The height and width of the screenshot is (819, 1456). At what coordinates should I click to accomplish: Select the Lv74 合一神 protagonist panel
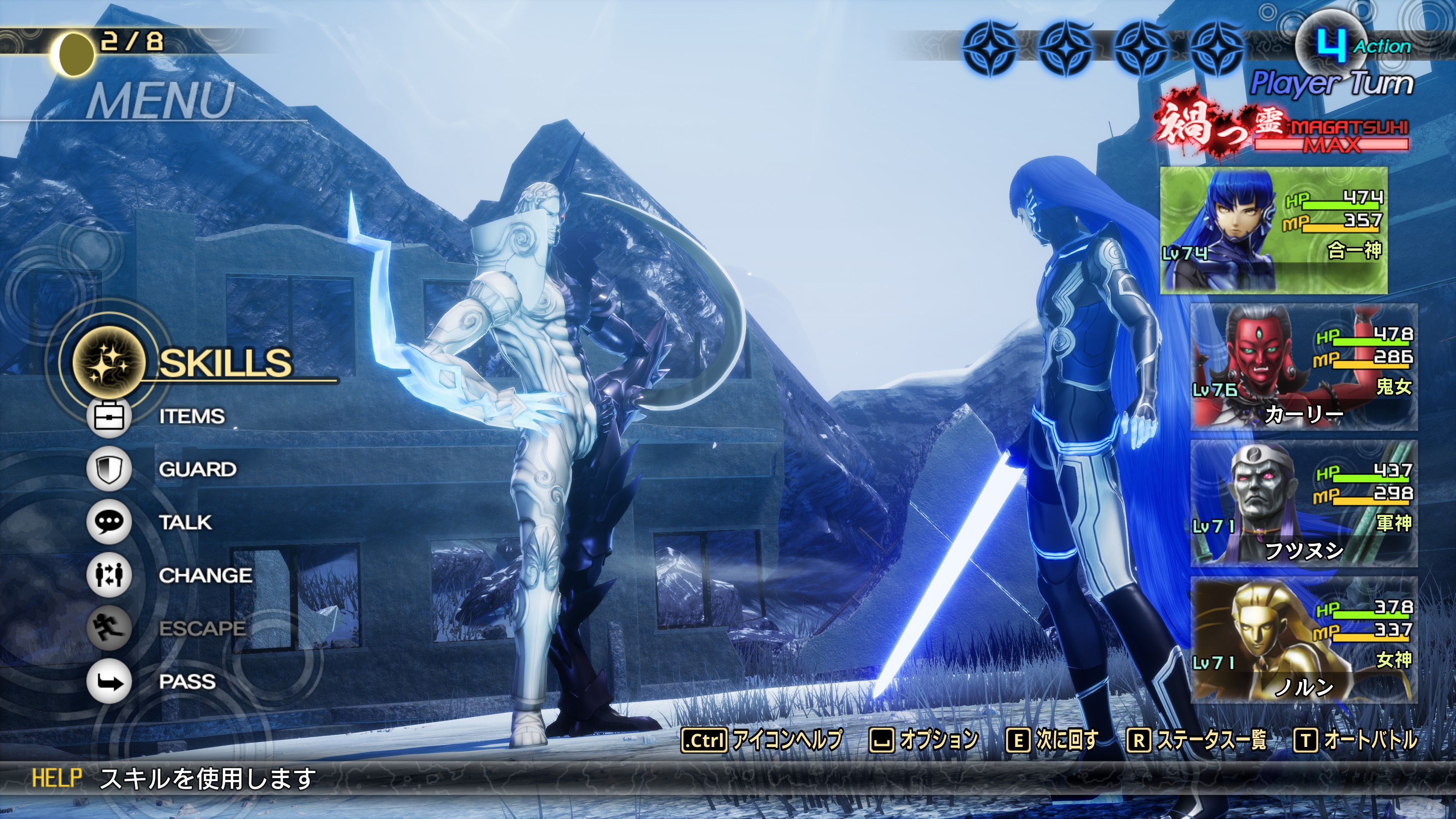[1274, 230]
